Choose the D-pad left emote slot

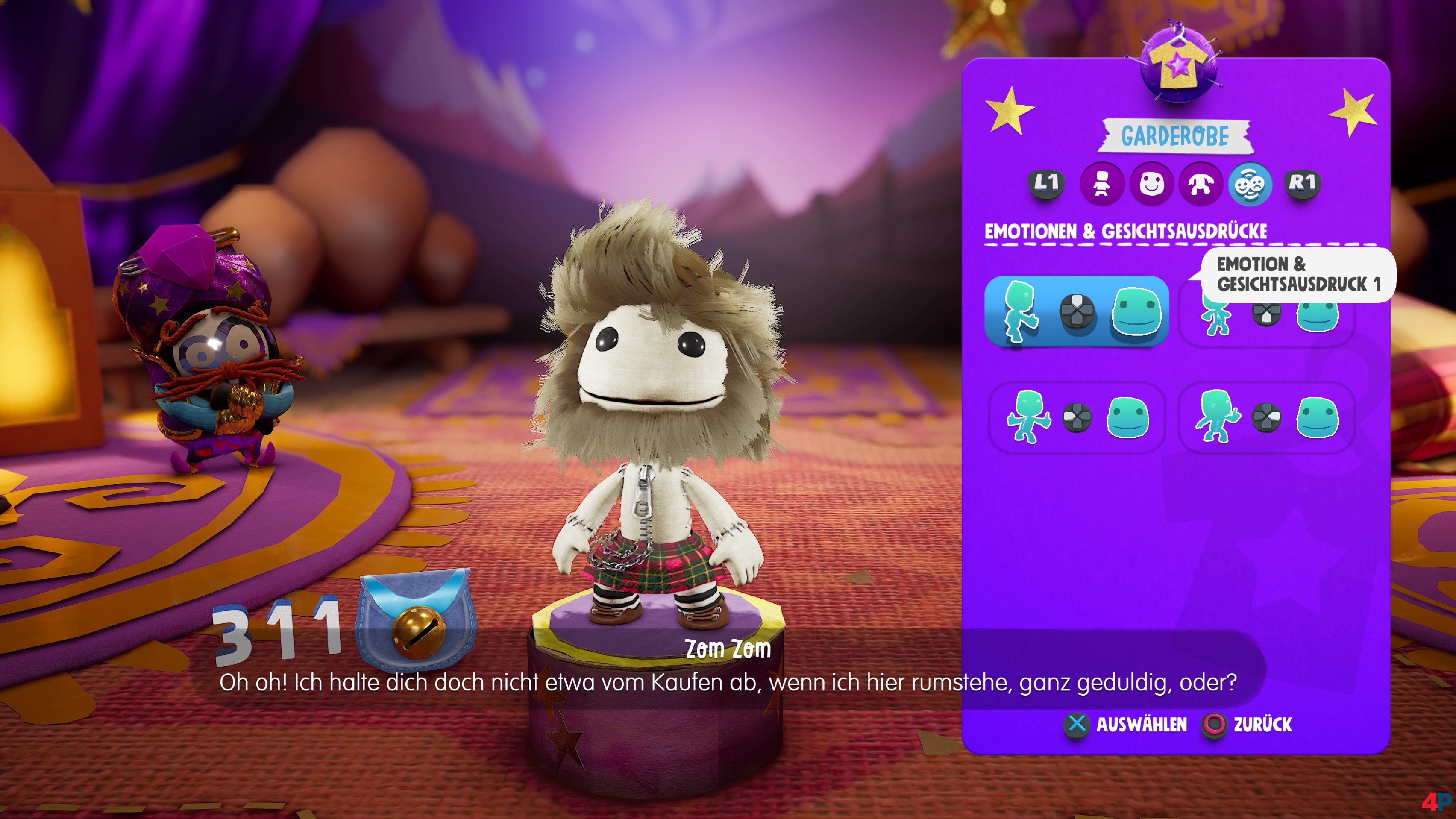point(1076,418)
